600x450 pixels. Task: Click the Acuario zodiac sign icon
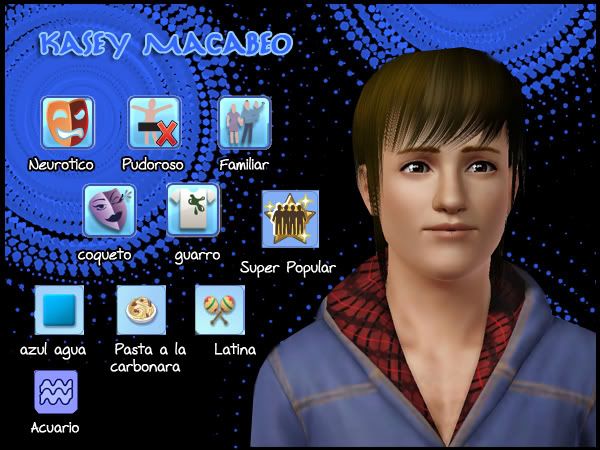[x=56, y=391]
